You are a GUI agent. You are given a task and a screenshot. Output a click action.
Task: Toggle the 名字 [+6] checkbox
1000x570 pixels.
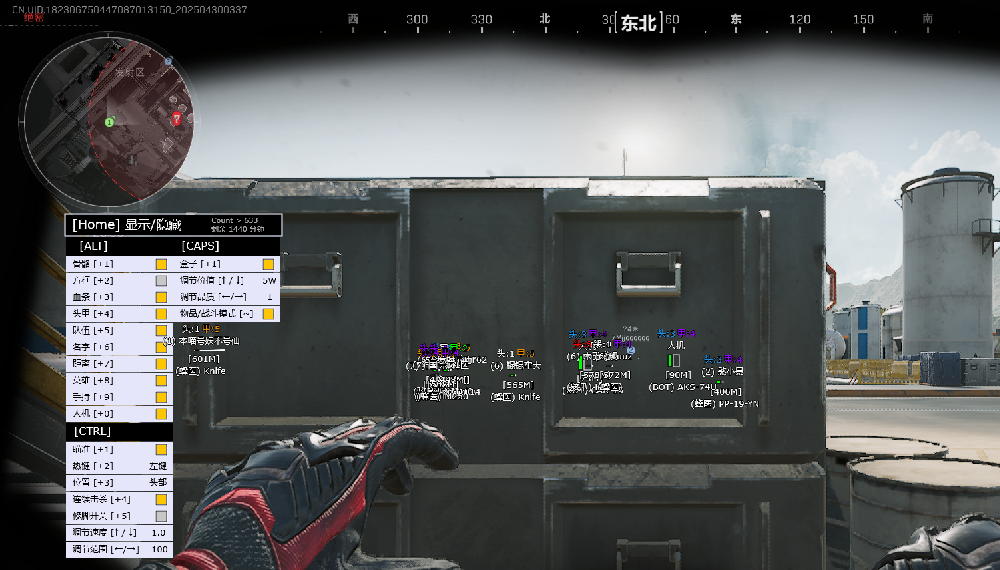pos(161,347)
